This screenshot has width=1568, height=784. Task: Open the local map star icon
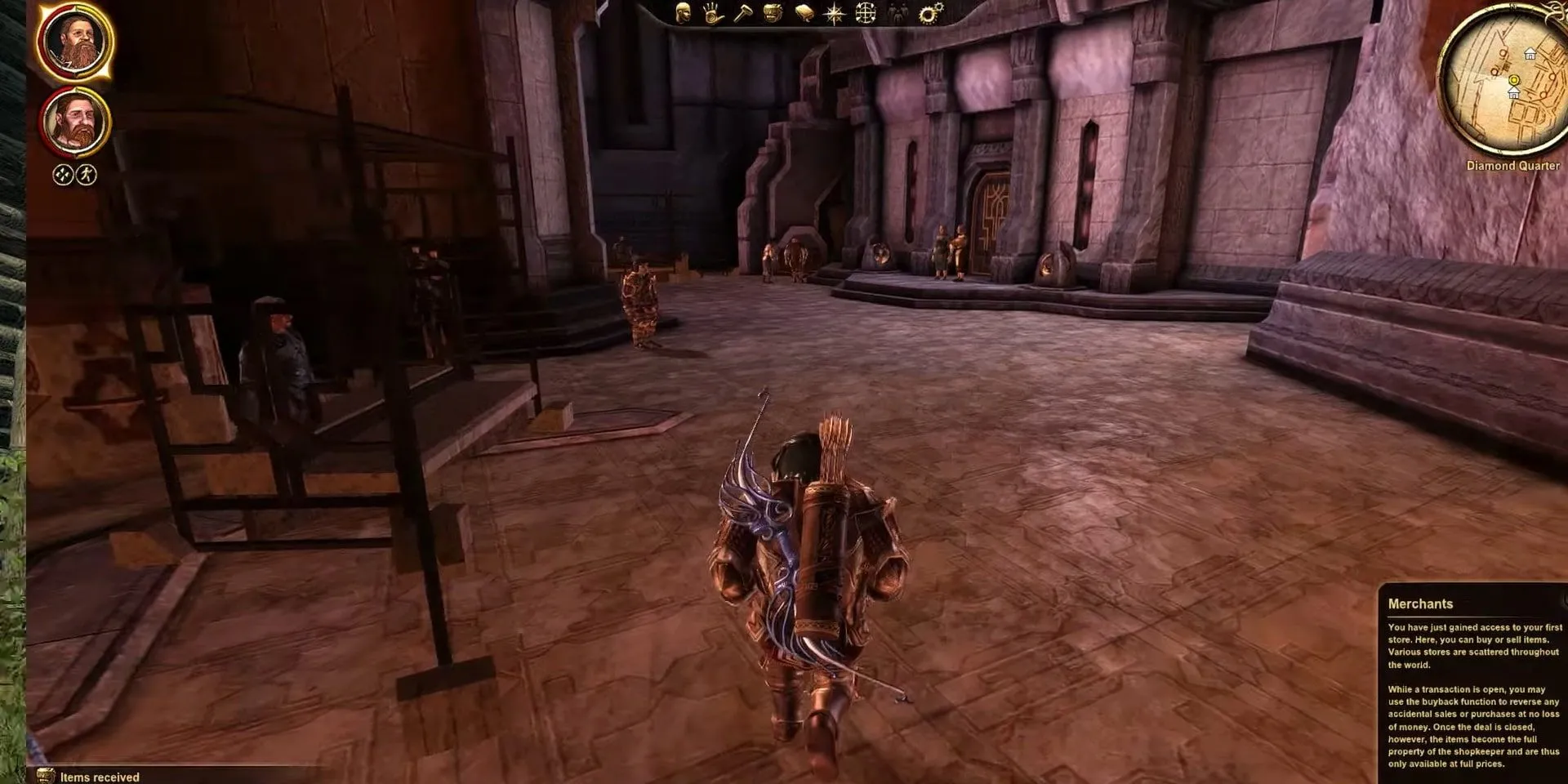[833, 12]
